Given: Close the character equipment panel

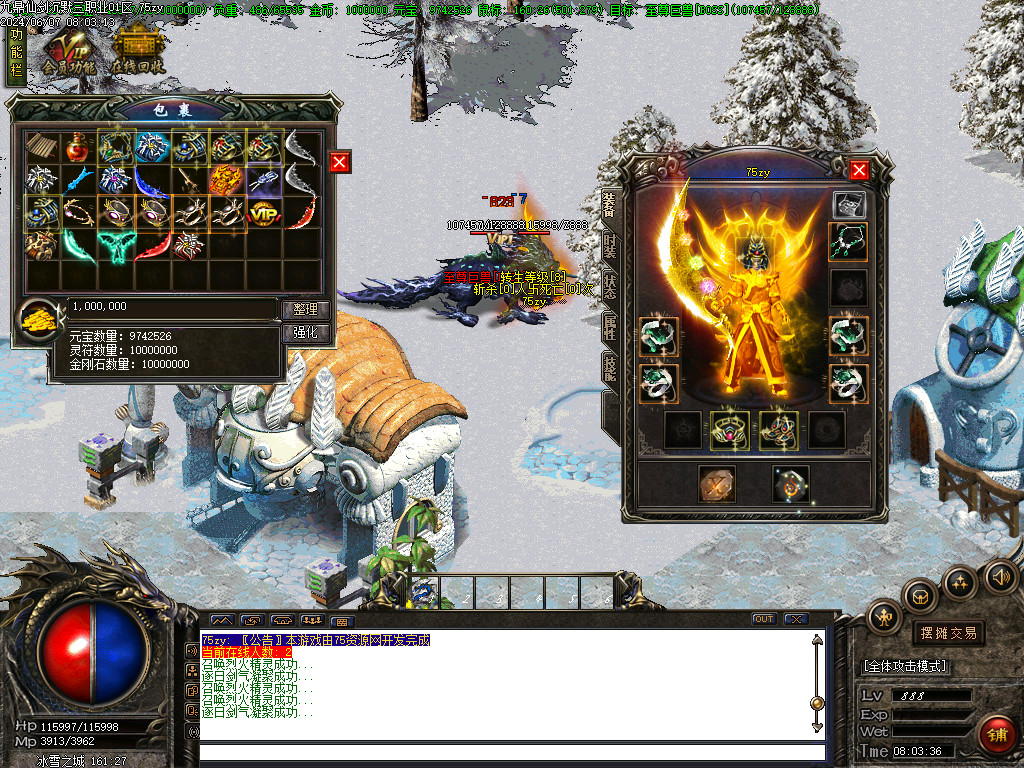Looking at the screenshot, I should click(x=859, y=170).
